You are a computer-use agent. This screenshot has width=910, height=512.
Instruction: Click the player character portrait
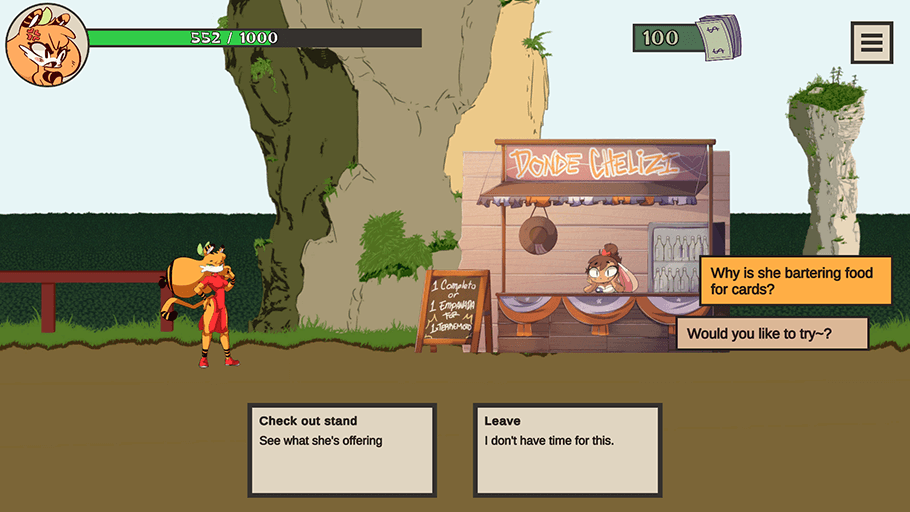pyautogui.click(x=47, y=45)
